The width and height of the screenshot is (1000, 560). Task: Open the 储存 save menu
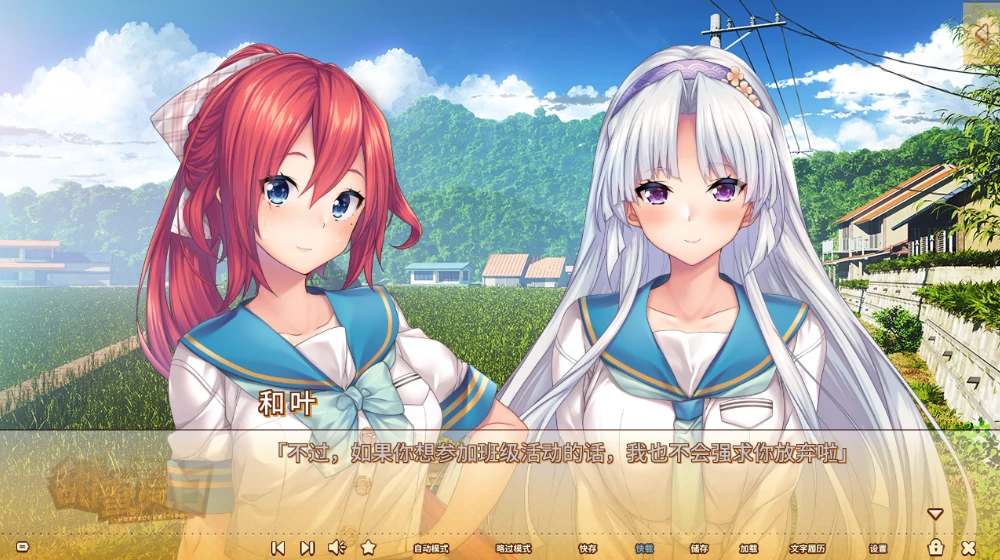click(x=699, y=549)
